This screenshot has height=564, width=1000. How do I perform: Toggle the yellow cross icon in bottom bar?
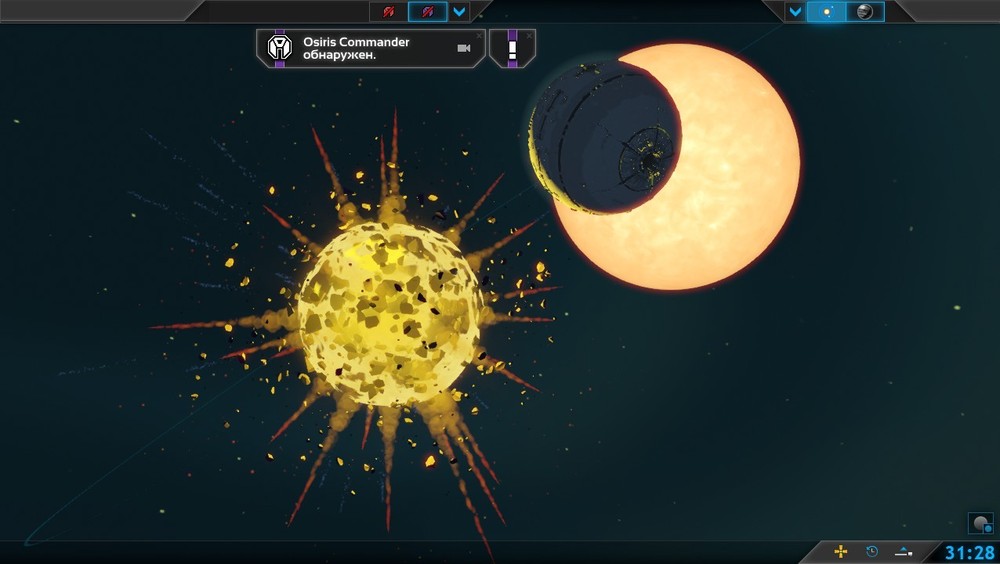pos(841,551)
